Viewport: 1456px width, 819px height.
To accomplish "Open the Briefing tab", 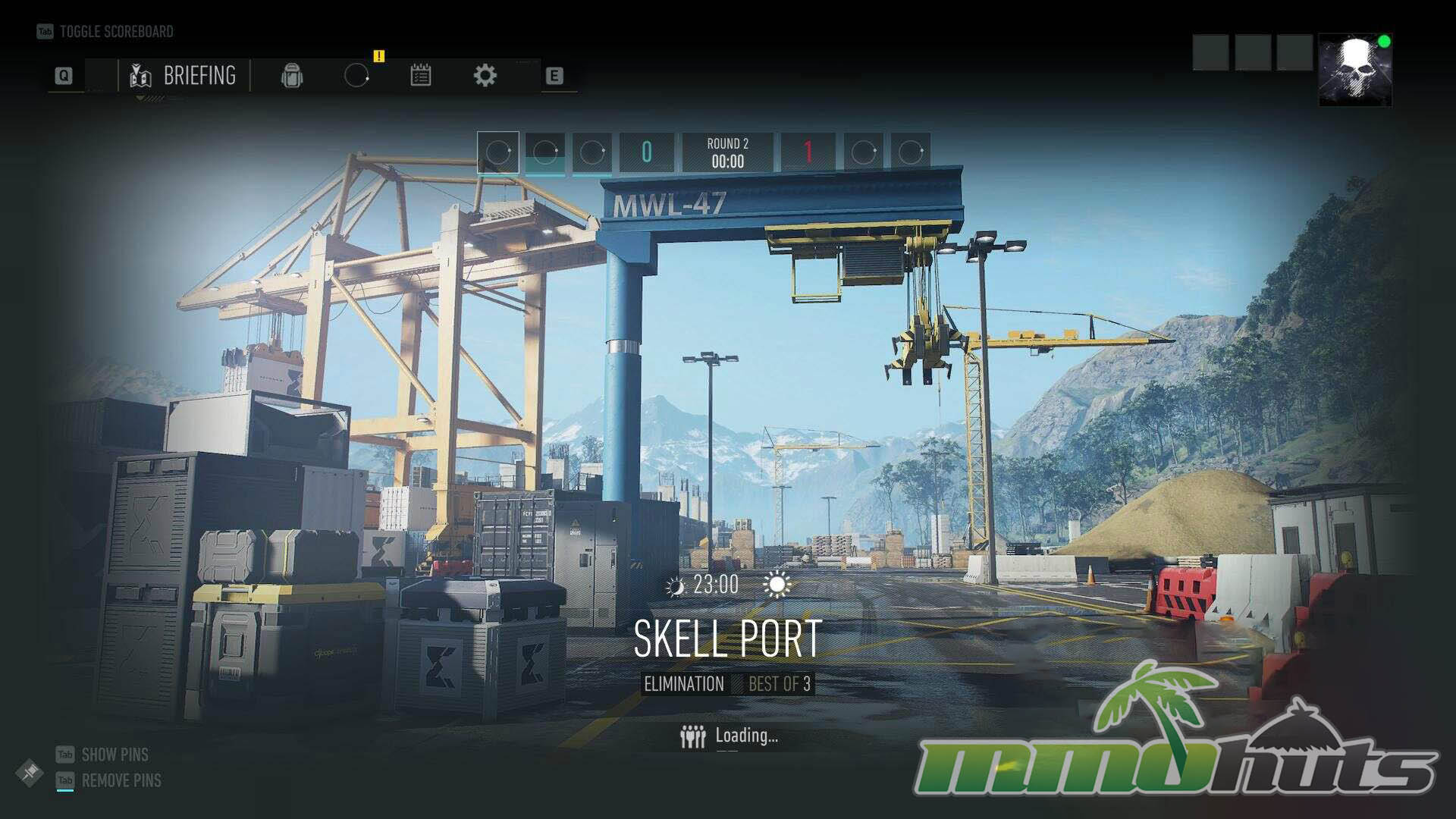I will (x=184, y=76).
